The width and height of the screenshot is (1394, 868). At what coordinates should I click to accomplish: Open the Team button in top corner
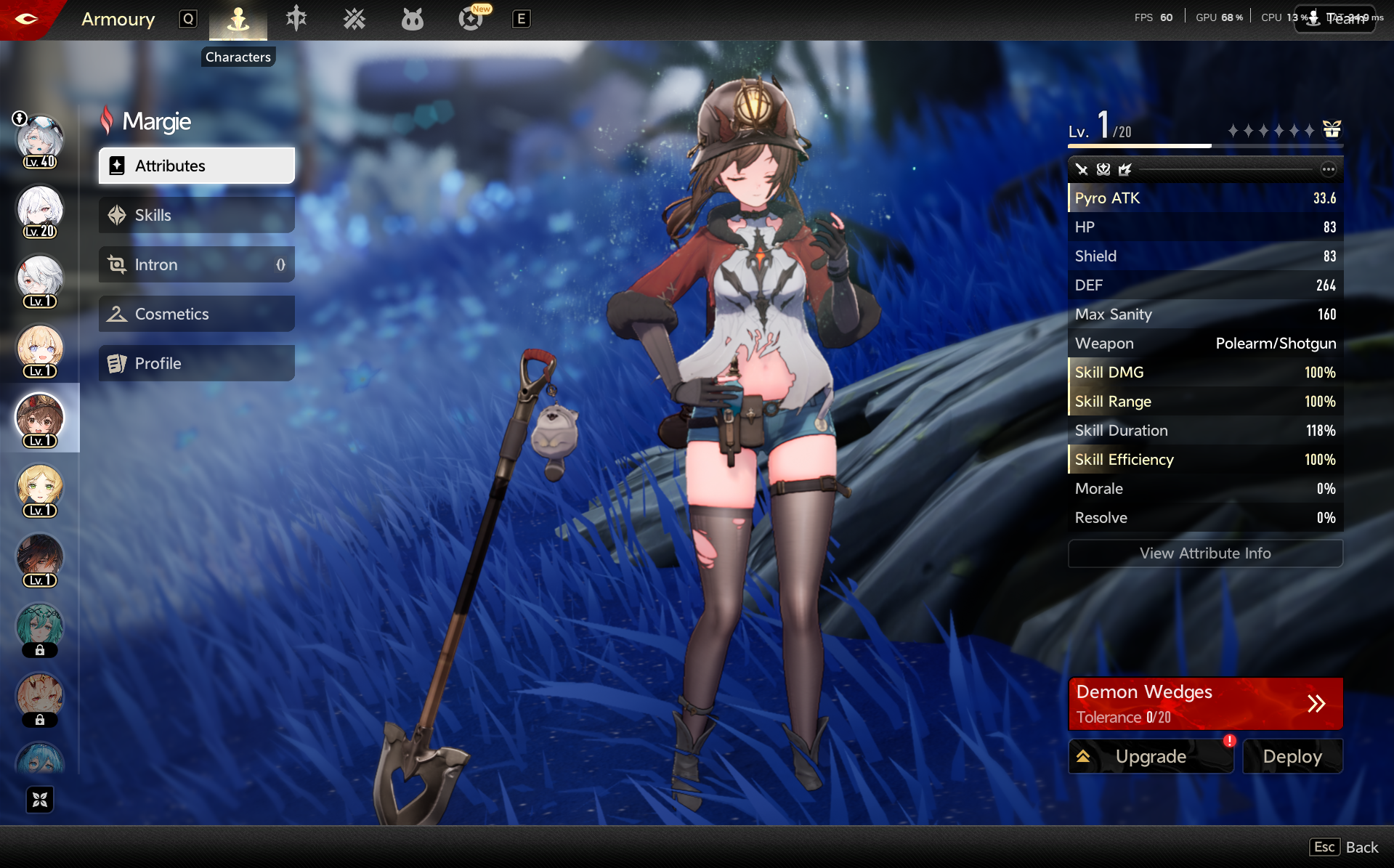[x=1335, y=19]
